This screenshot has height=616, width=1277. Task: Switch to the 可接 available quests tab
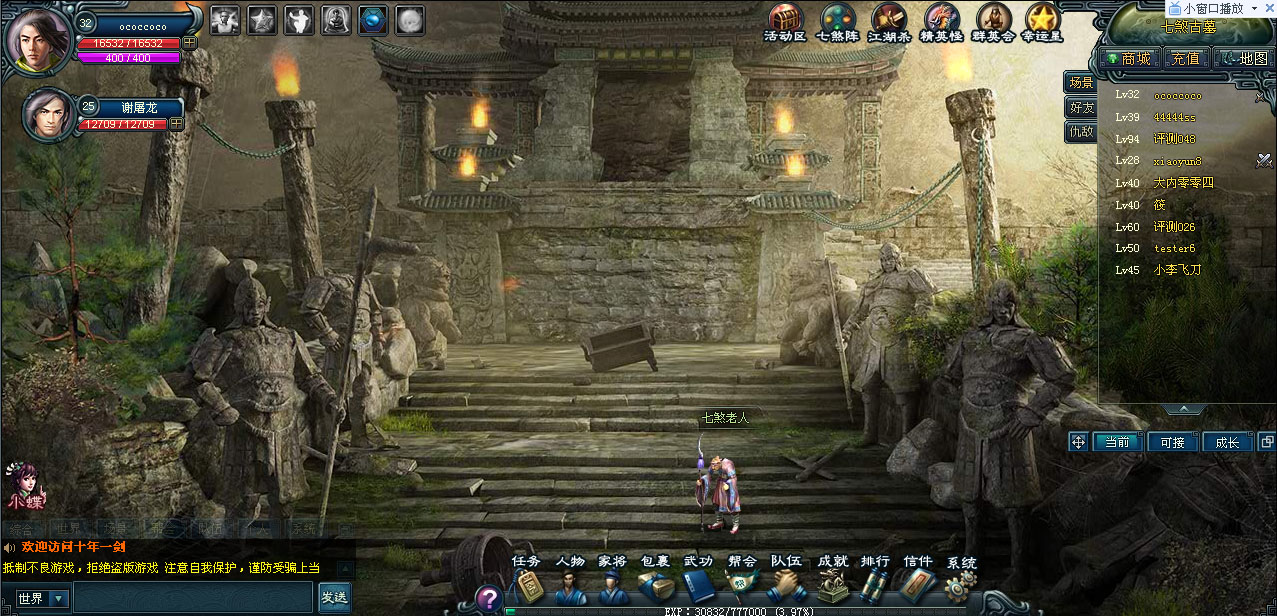1172,442
